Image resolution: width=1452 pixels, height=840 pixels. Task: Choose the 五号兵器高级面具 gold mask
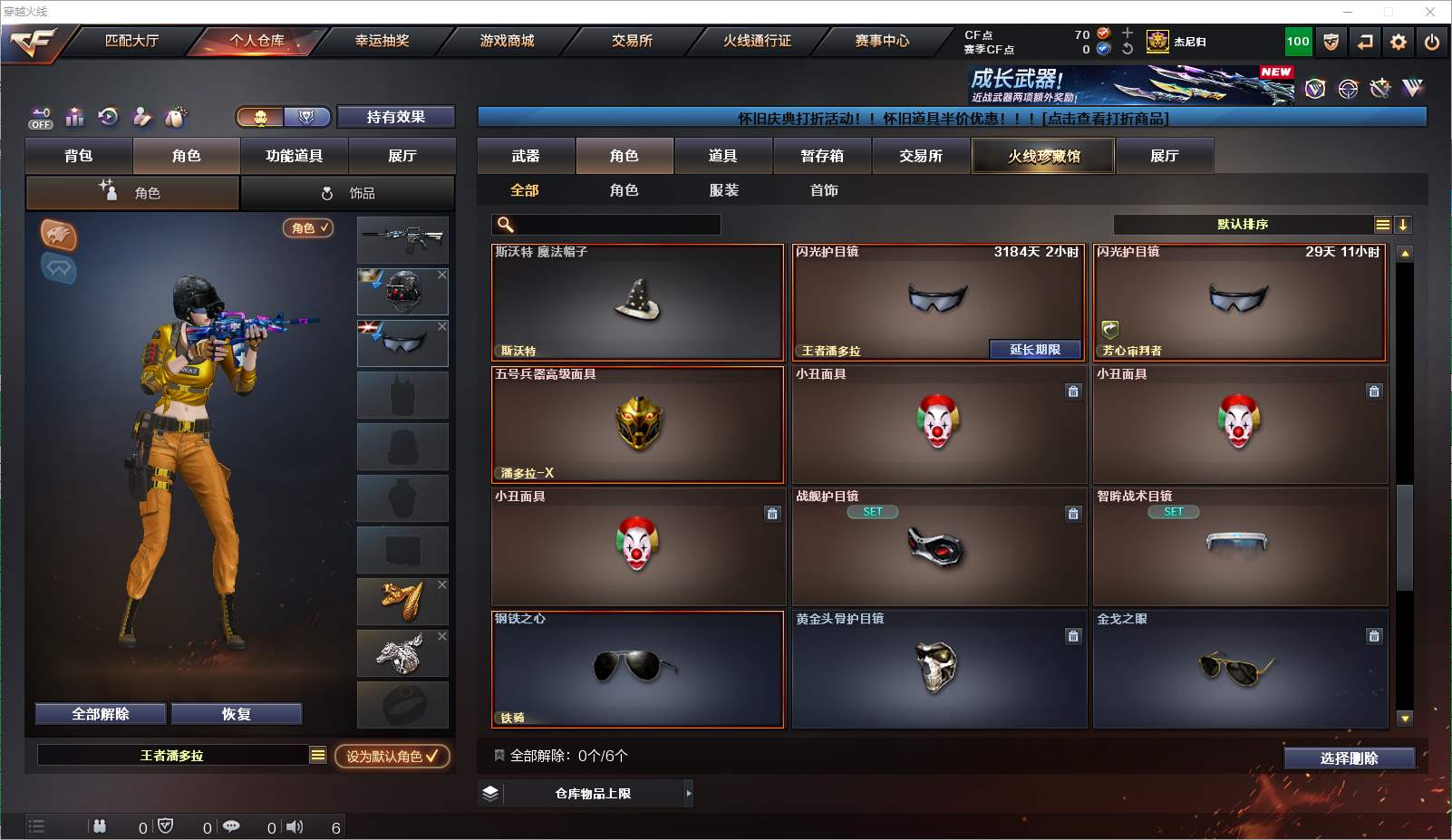pyautogui.click(x=637, y=425)
